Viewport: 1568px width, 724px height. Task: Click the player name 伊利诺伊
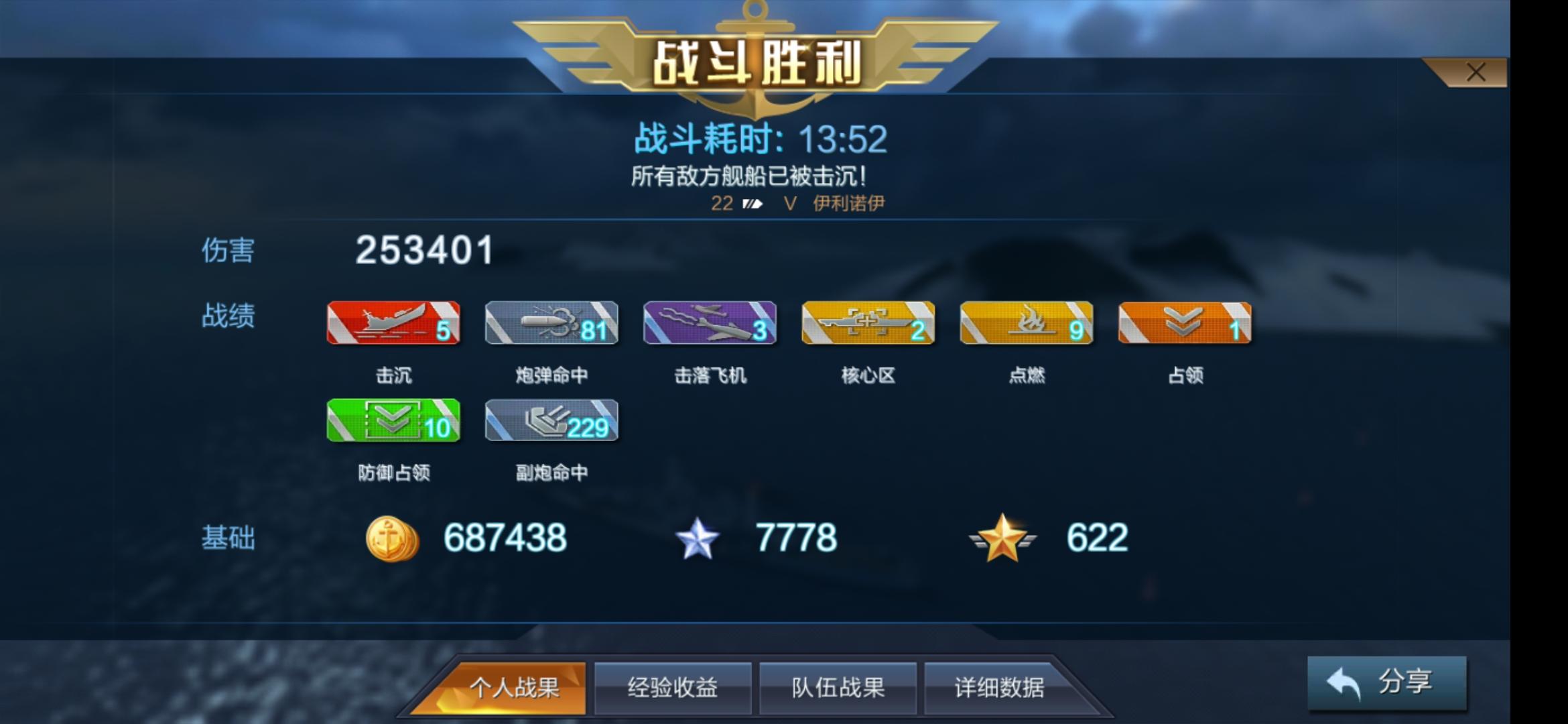[x=846, y=204]
